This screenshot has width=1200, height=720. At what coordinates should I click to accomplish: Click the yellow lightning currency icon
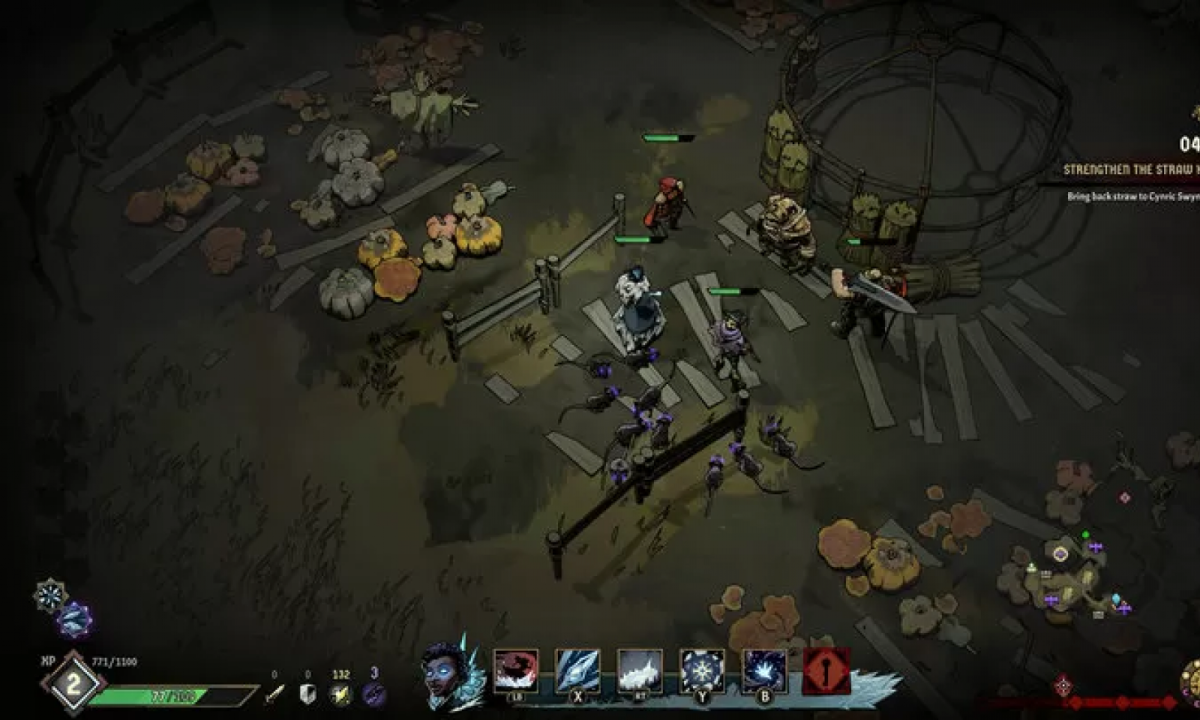(x=342, y=694)
